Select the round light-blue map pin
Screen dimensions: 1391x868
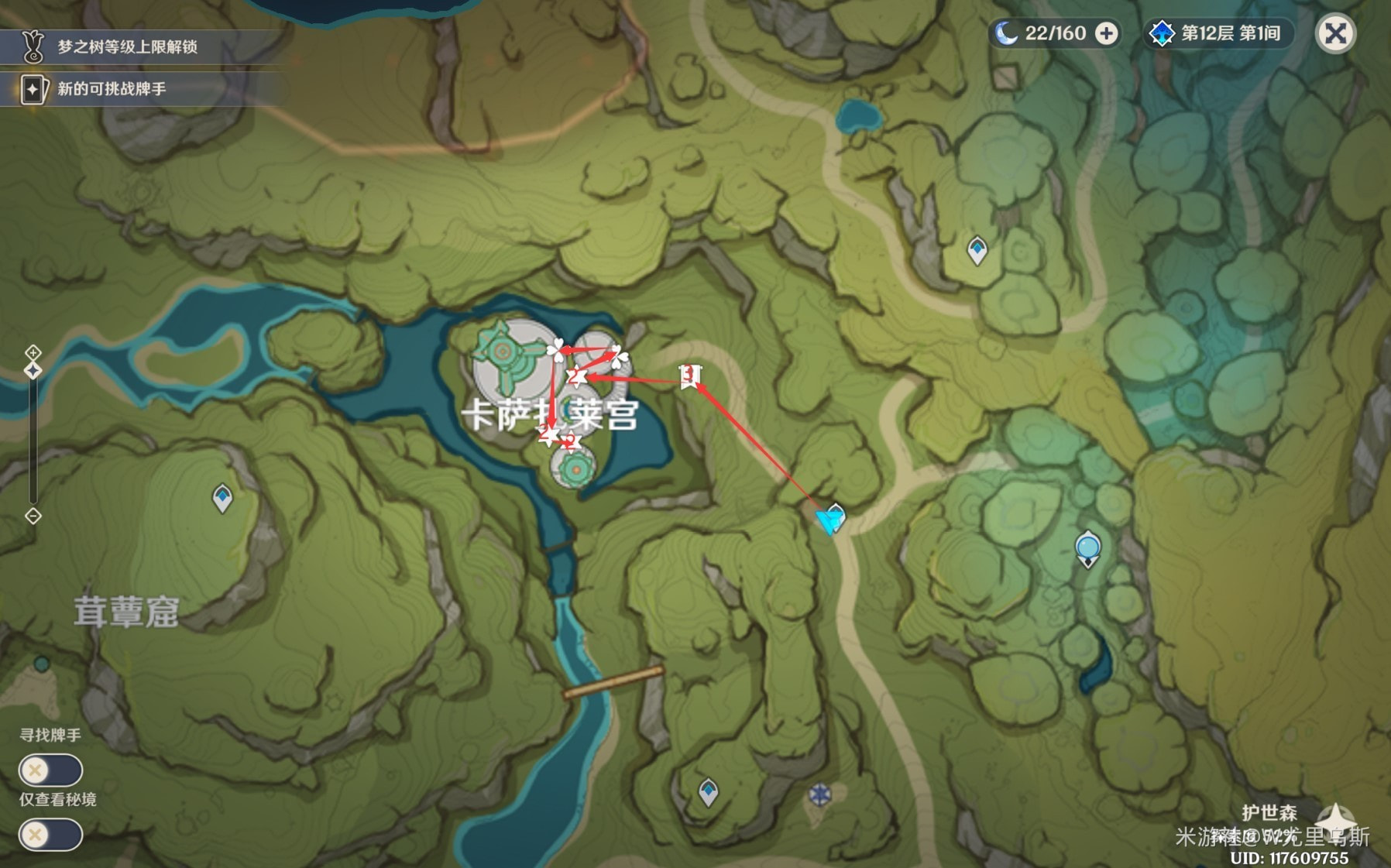[x=1088, y=548]
